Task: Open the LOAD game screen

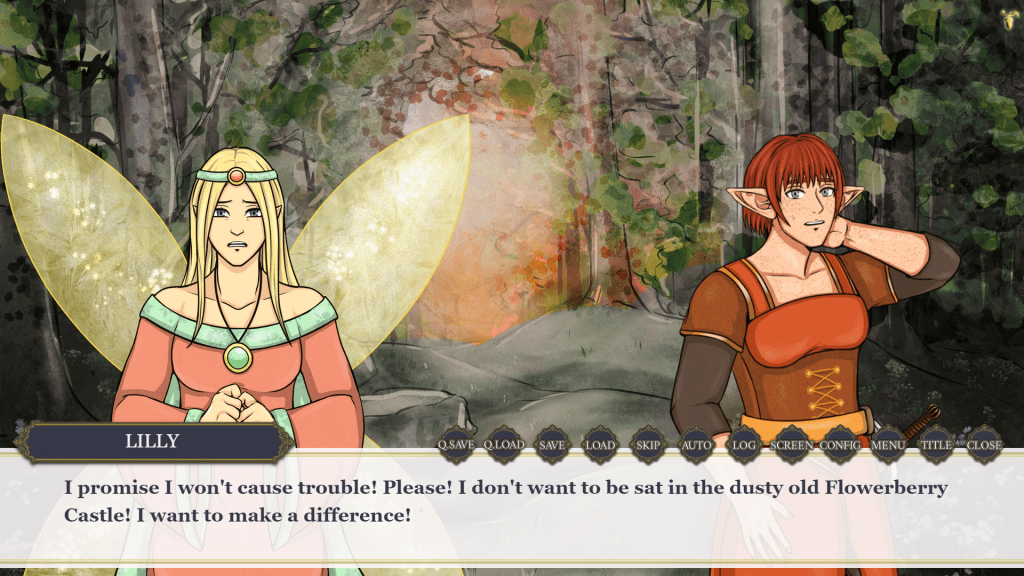Action: [x=600, y=445]
